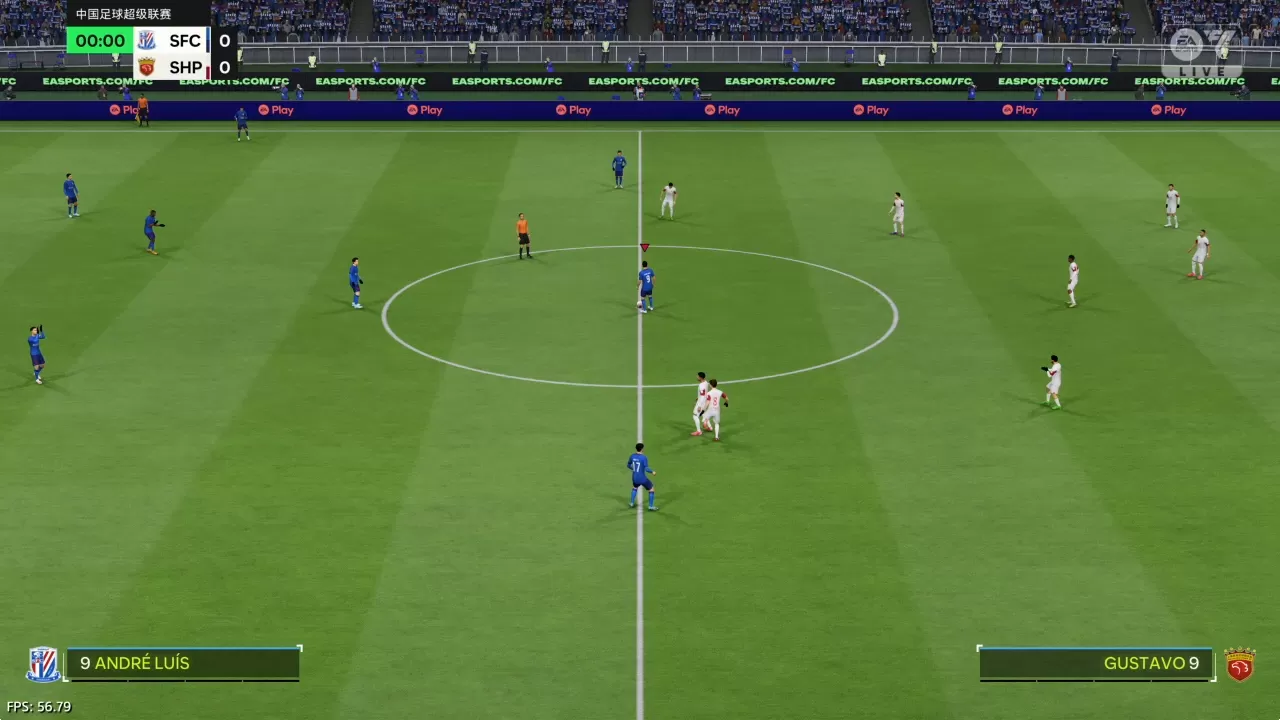Click the Shanghai Shenhua SFC crest on the scoreboard
The width and height of the screenshot is (1280, 720).
[x=146, y=41]
